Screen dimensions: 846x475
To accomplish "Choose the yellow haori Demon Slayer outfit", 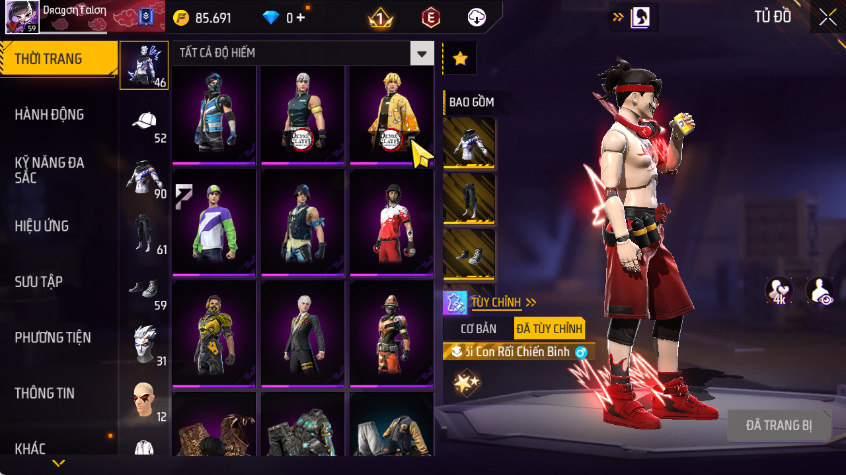I will point(391,113).
